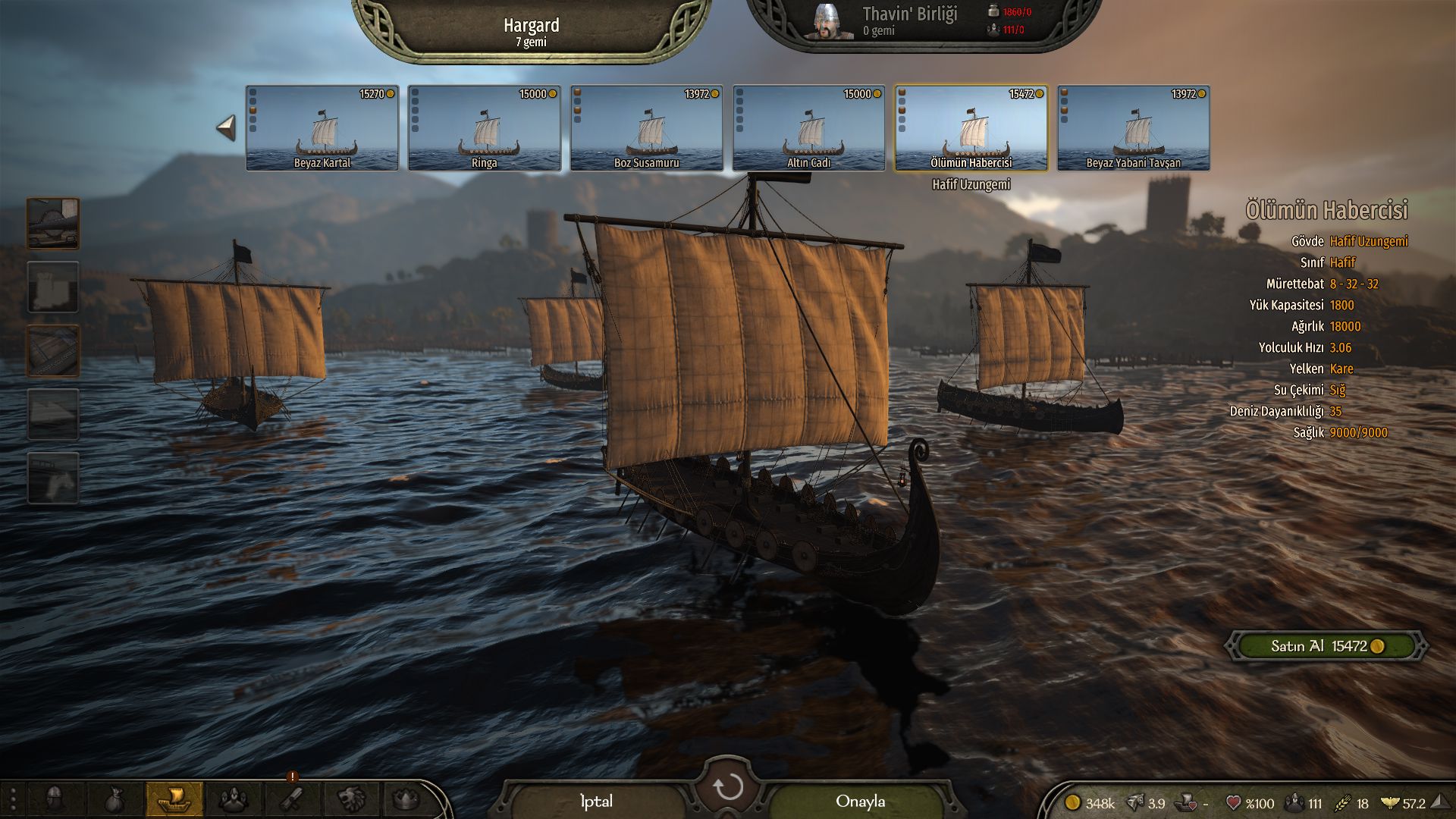Select the ship ram upgrade slot
Viewport: 1456px width, 819px height.
click(x=53, y=223)
